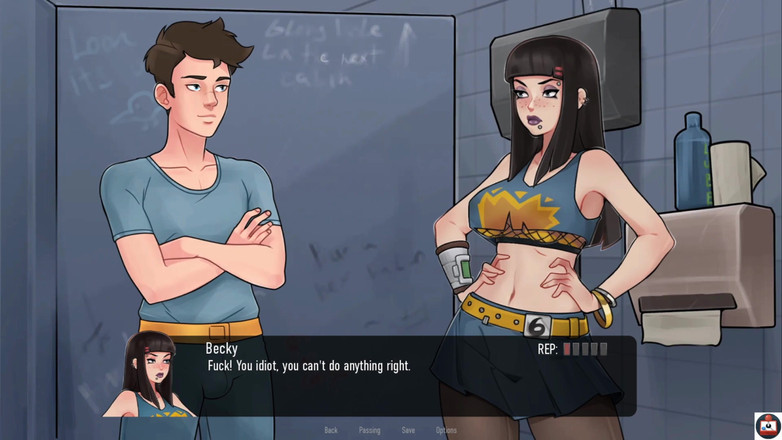Open the Save menu

[408, 430]
